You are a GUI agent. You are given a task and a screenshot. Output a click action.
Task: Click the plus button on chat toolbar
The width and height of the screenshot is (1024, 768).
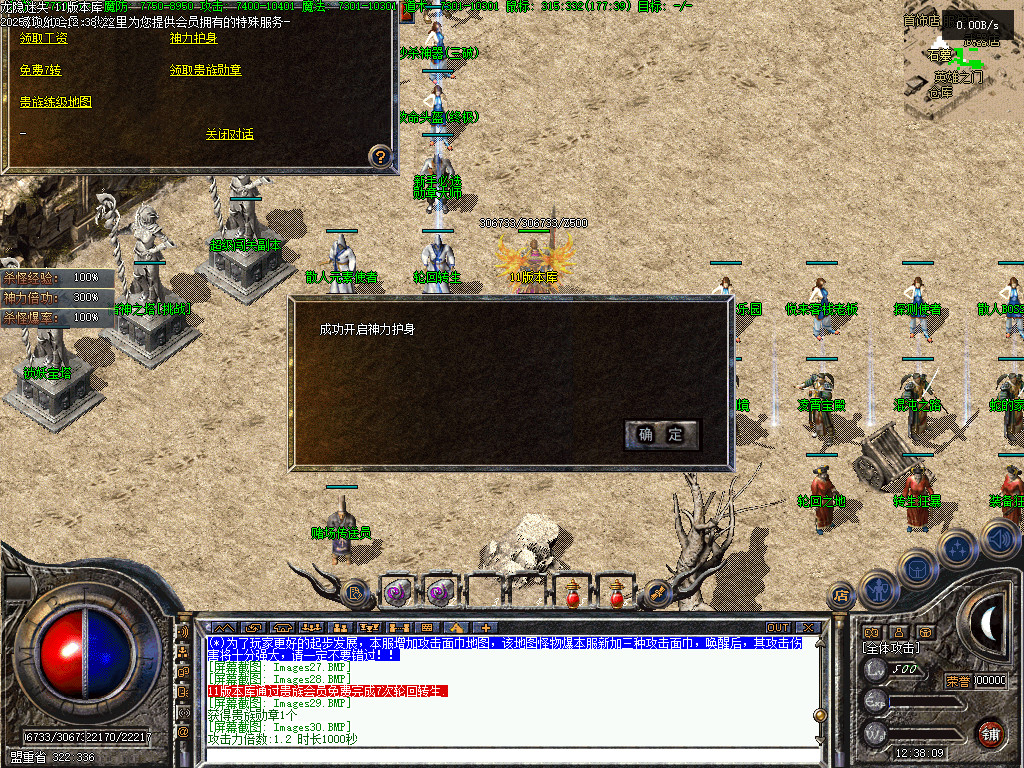pos(487,628)
